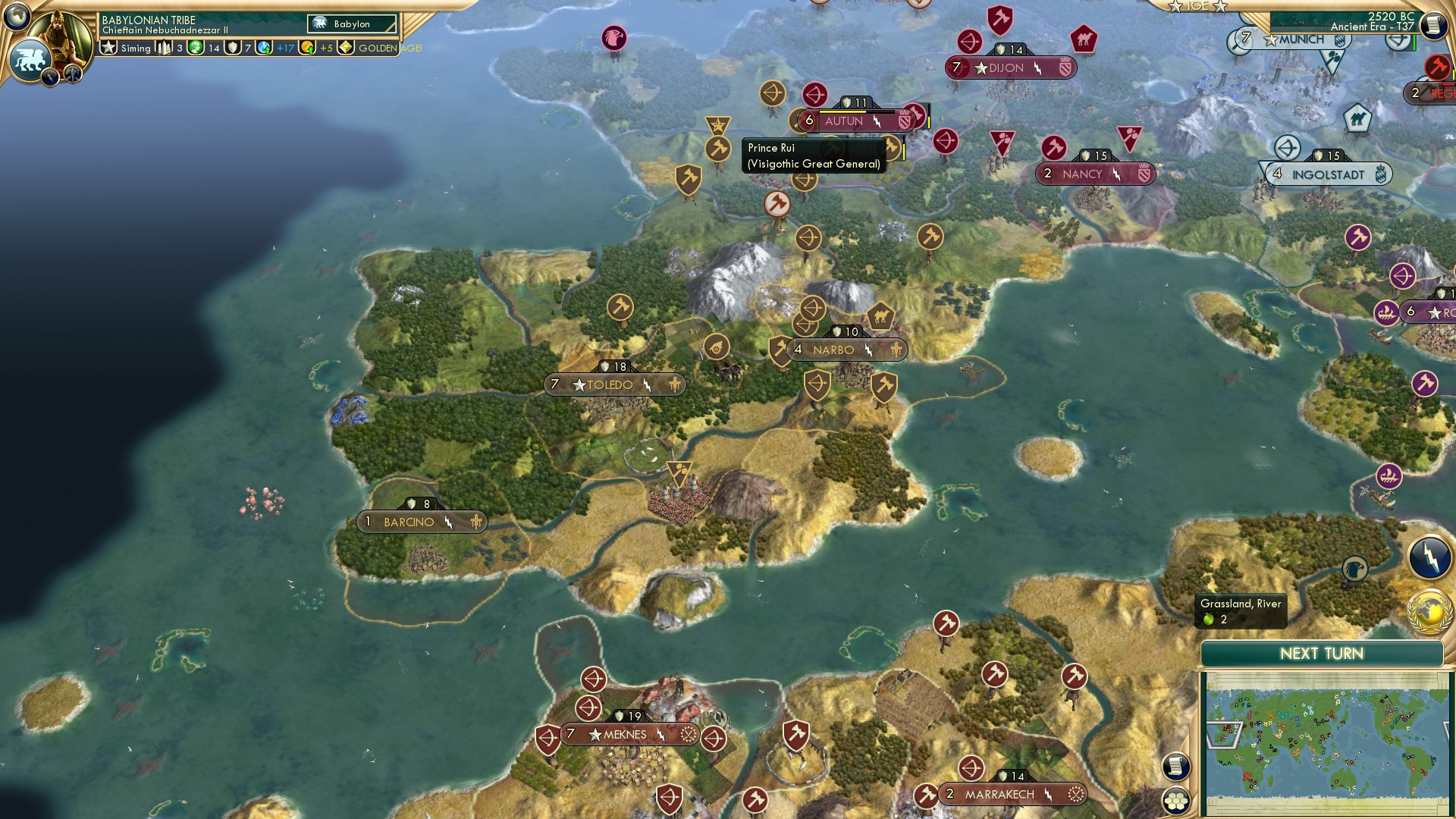Select the culture star icon next to Siming
1456x819 pixels.
[x=108, y=48]
